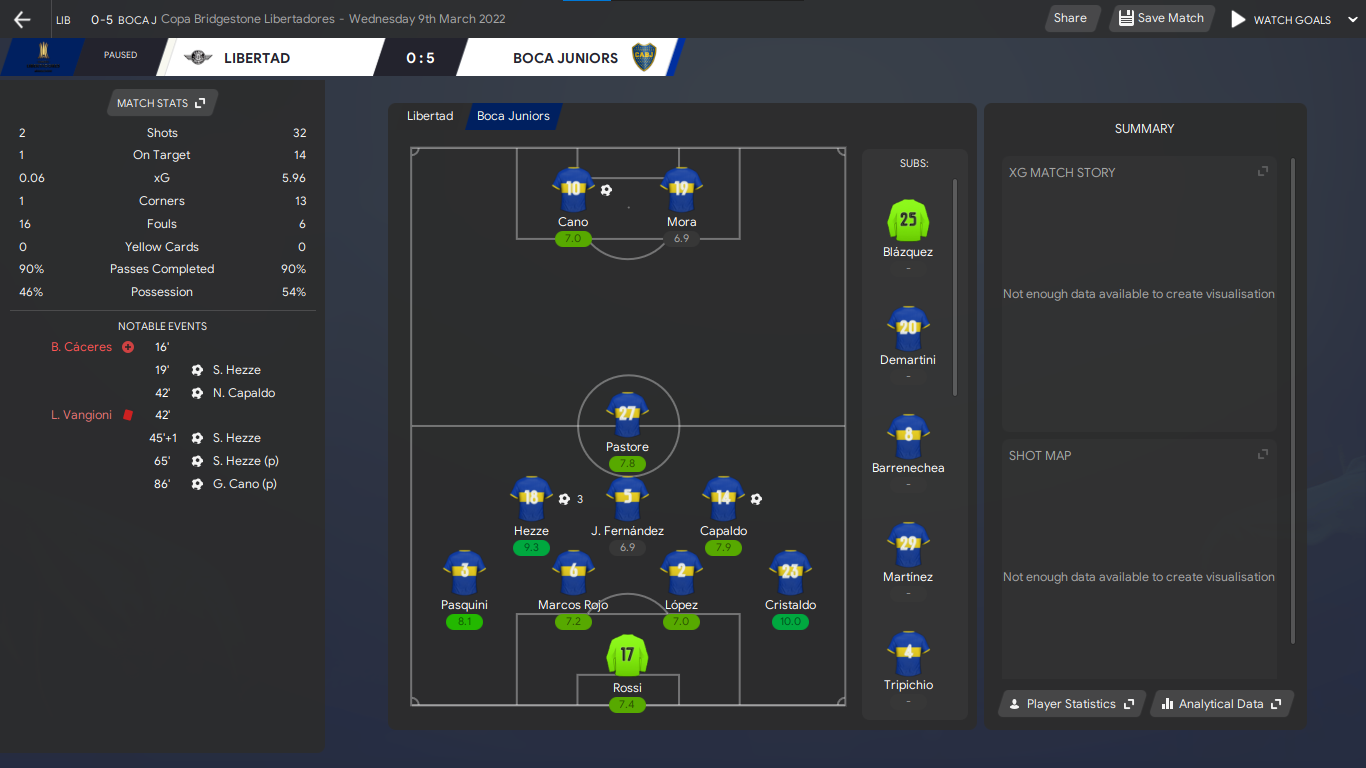Choose substitute Barrenechea
This screenshot has height=768, width=1366.
pos(908,437)
